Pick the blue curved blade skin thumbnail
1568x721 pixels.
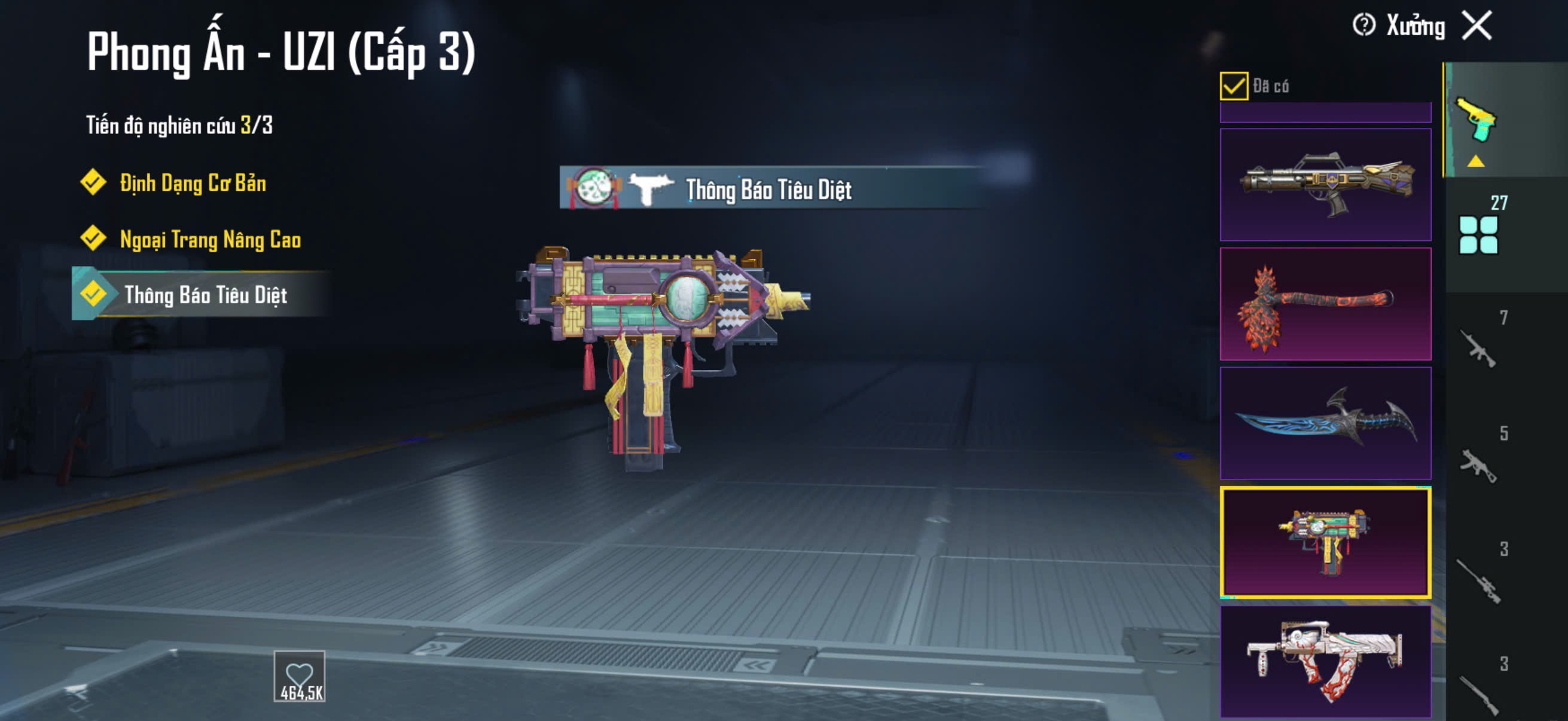(1325, 423)
